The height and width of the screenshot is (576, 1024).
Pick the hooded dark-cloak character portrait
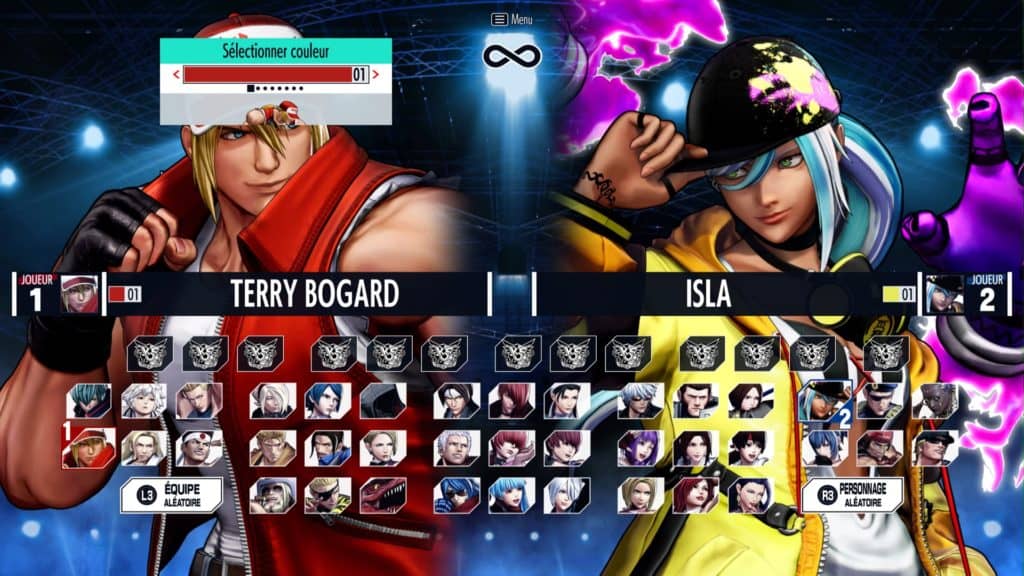(x=383, y=400)
